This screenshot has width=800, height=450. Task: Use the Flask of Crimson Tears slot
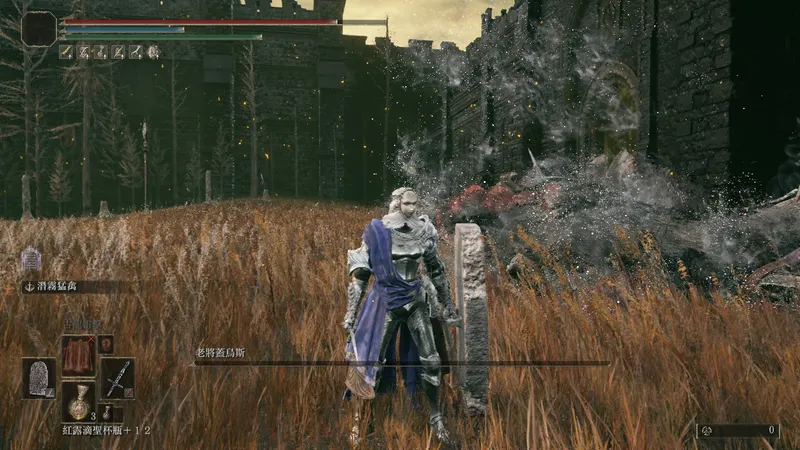pos(78,402)
